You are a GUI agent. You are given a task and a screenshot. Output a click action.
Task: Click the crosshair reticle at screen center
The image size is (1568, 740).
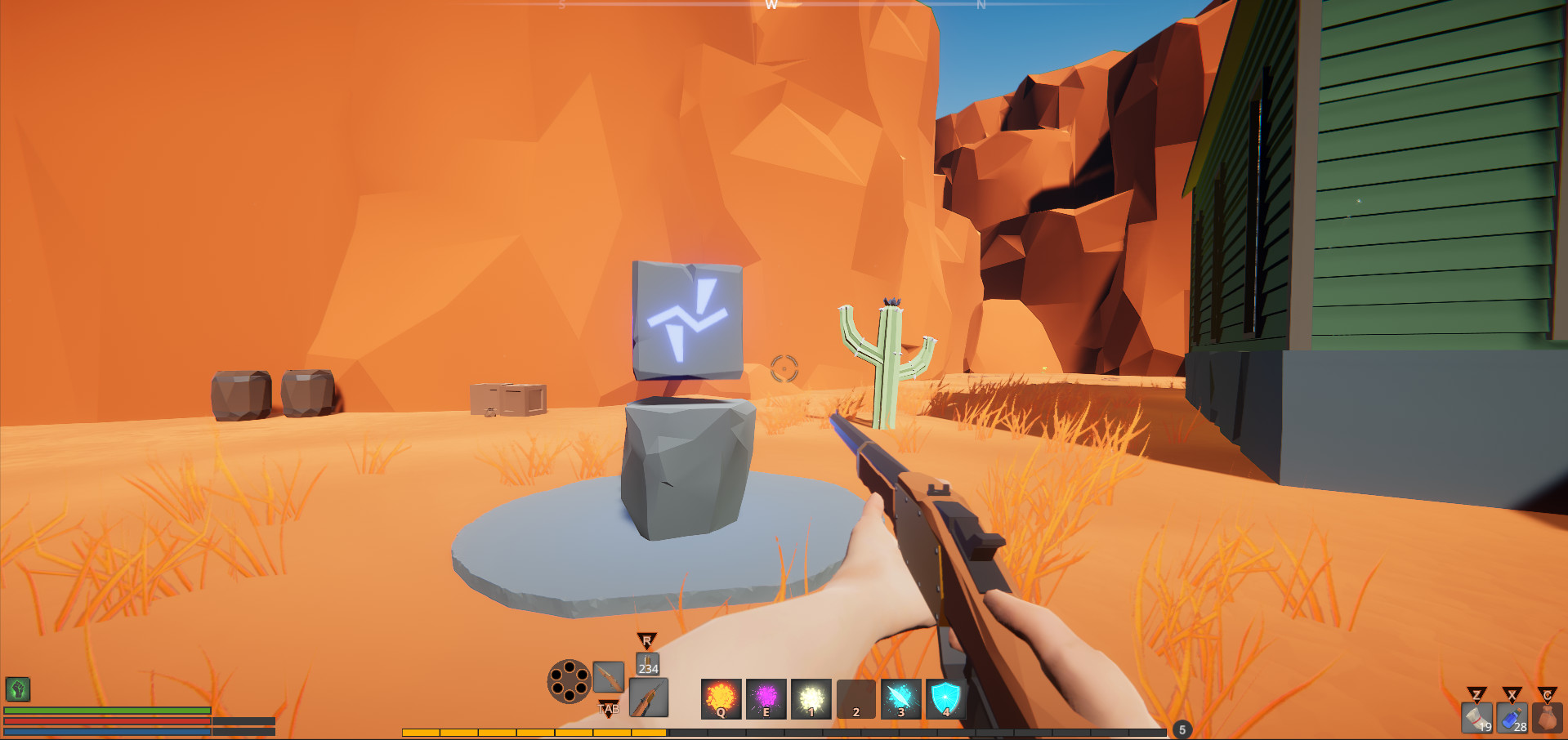784,370
